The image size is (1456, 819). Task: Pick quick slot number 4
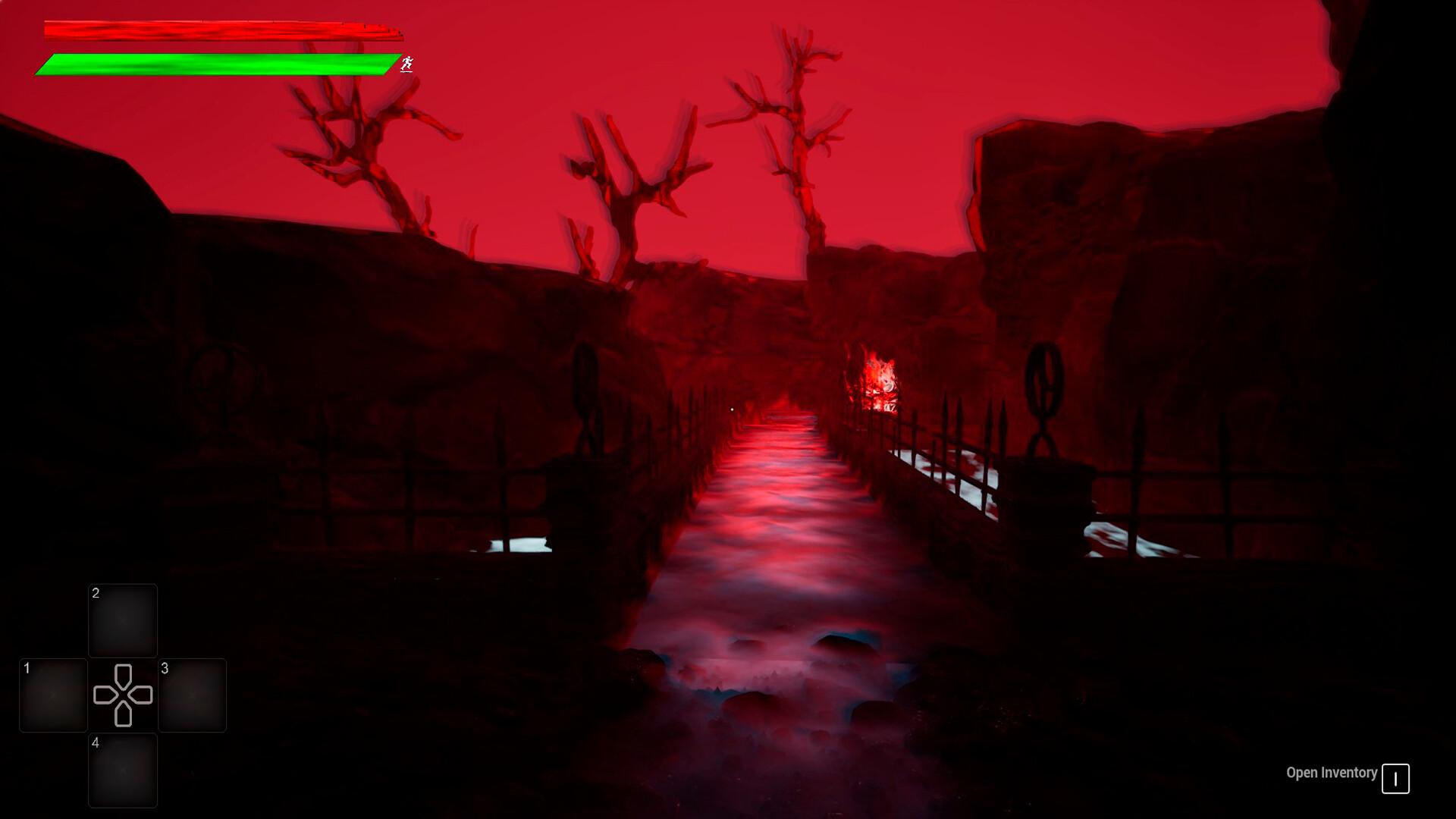pyautogui.click(x=123, y=770)
